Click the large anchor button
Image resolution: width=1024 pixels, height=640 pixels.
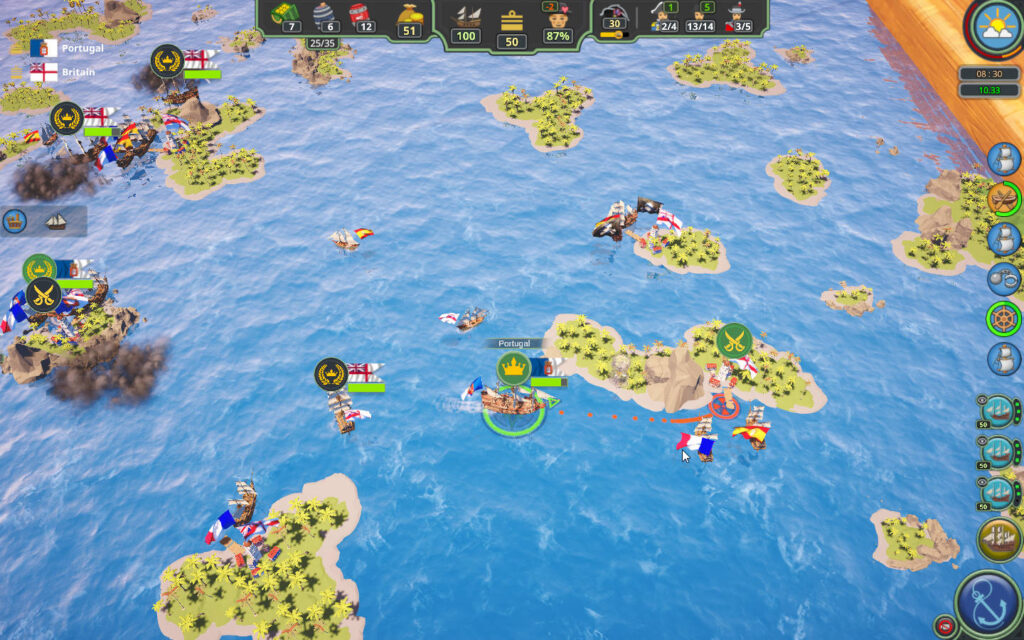987,603
